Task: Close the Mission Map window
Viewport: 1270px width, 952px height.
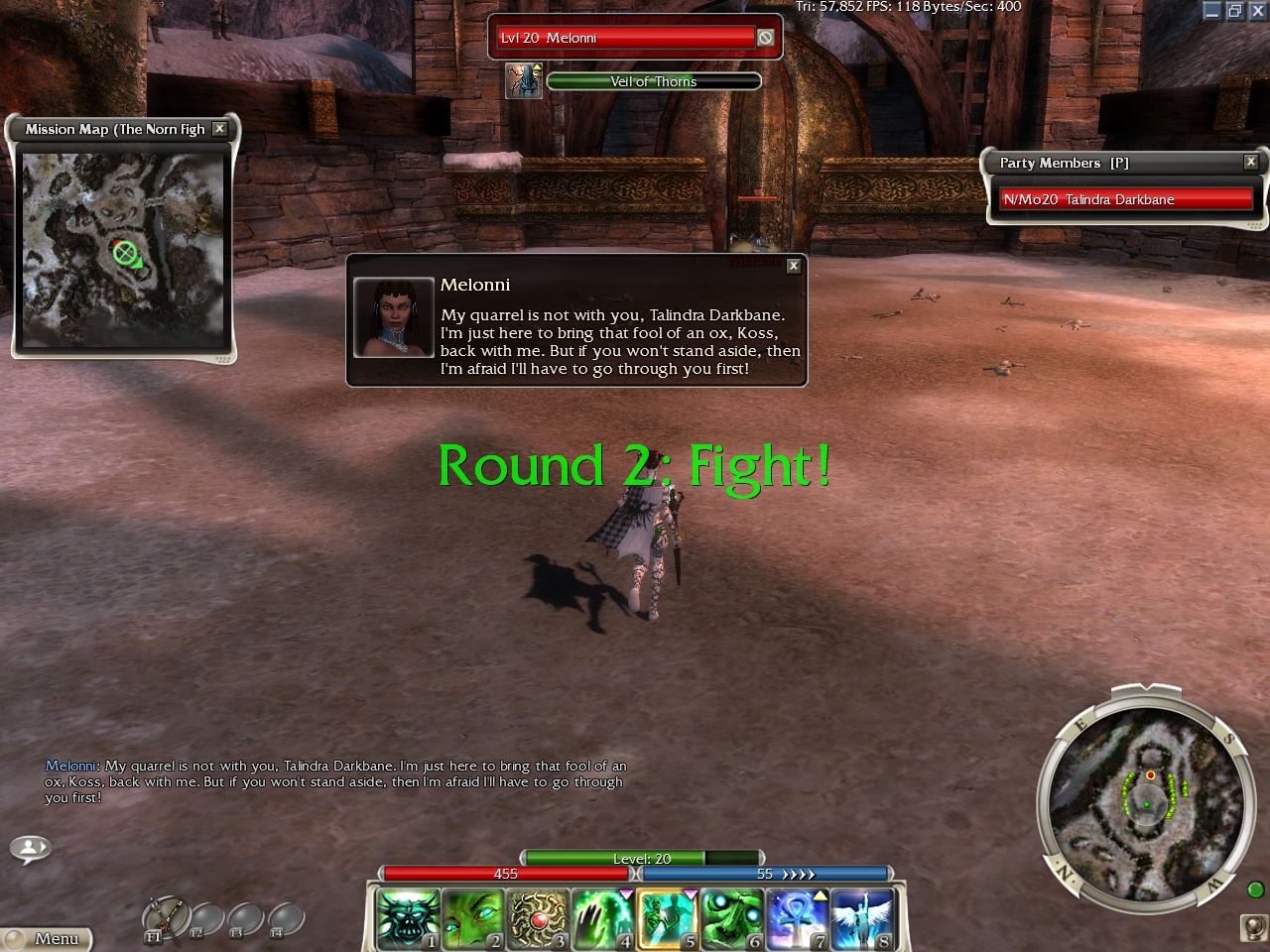Action: pos(220,129)
